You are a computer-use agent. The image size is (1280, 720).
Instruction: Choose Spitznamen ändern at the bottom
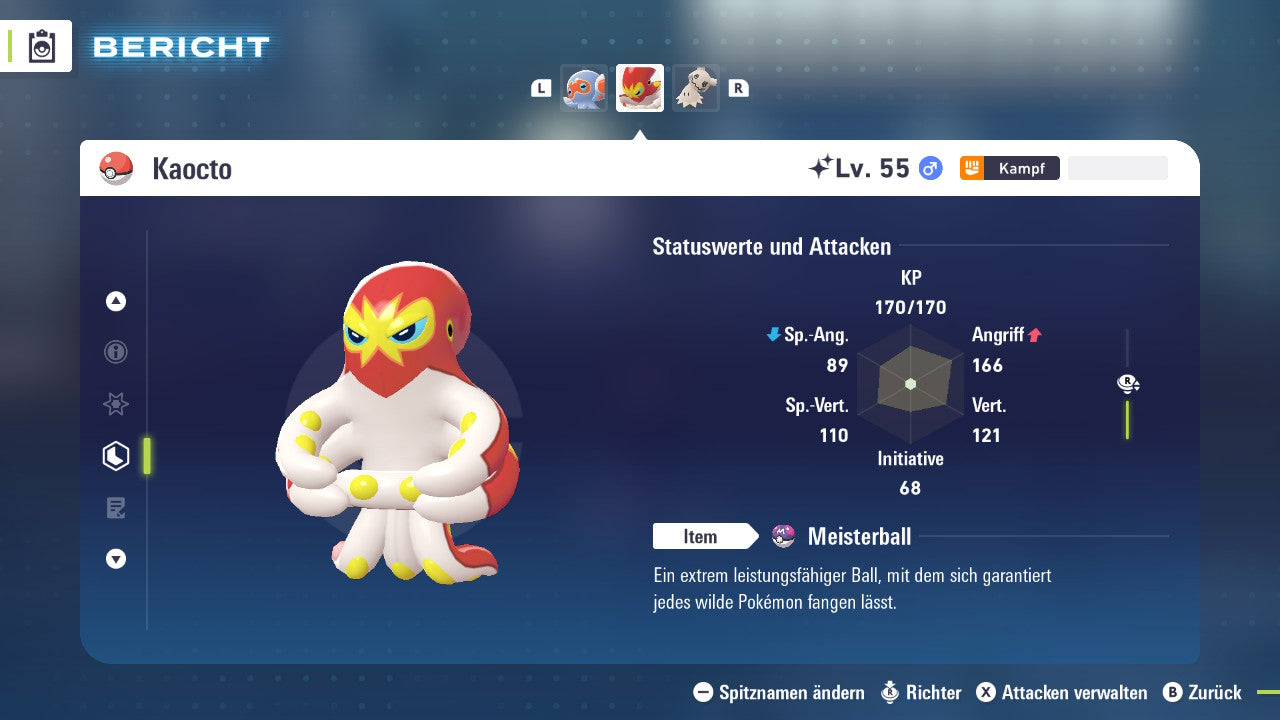click(x=790, y=692)
